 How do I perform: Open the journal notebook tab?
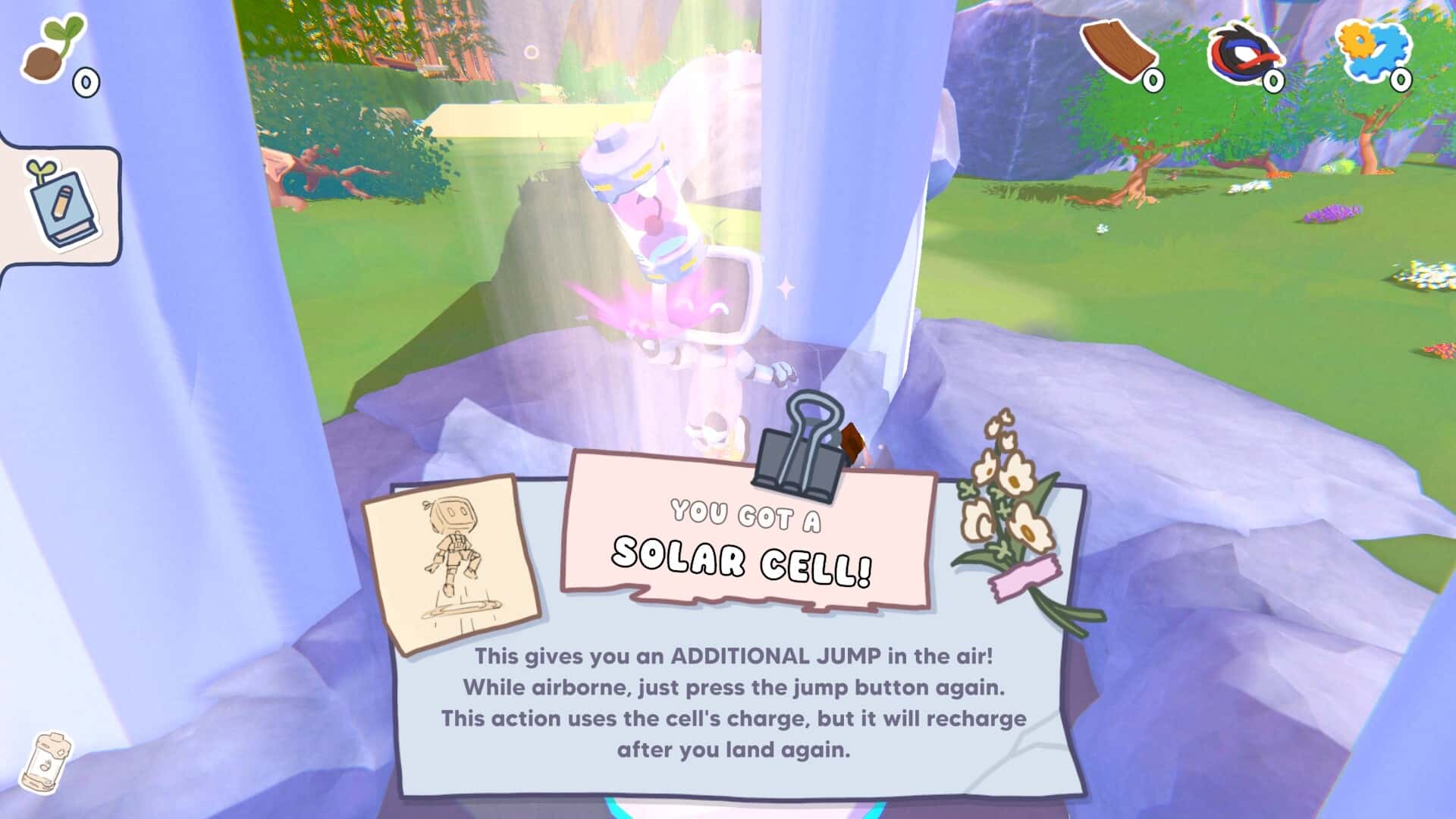pyautogui.click(x=61, y=205)
